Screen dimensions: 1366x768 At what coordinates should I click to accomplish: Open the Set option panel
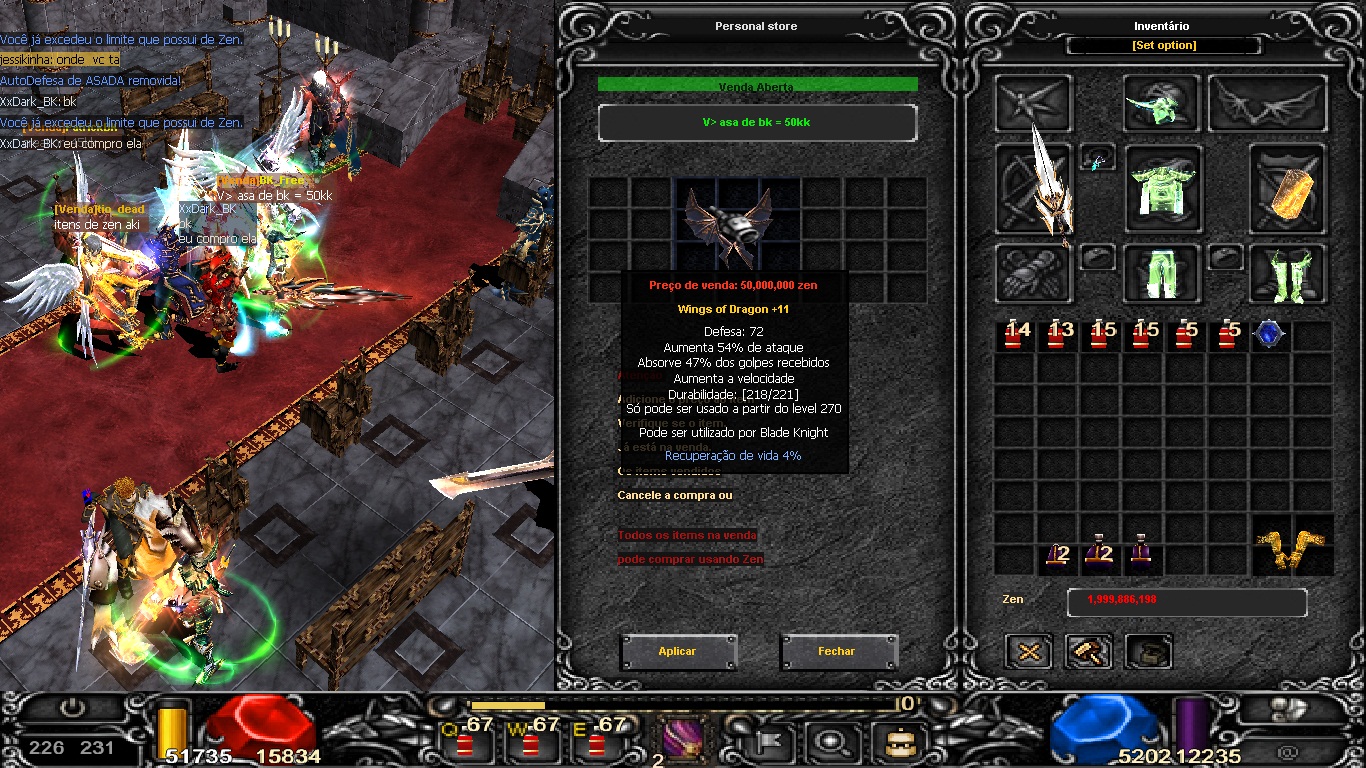pos(1164,46)
